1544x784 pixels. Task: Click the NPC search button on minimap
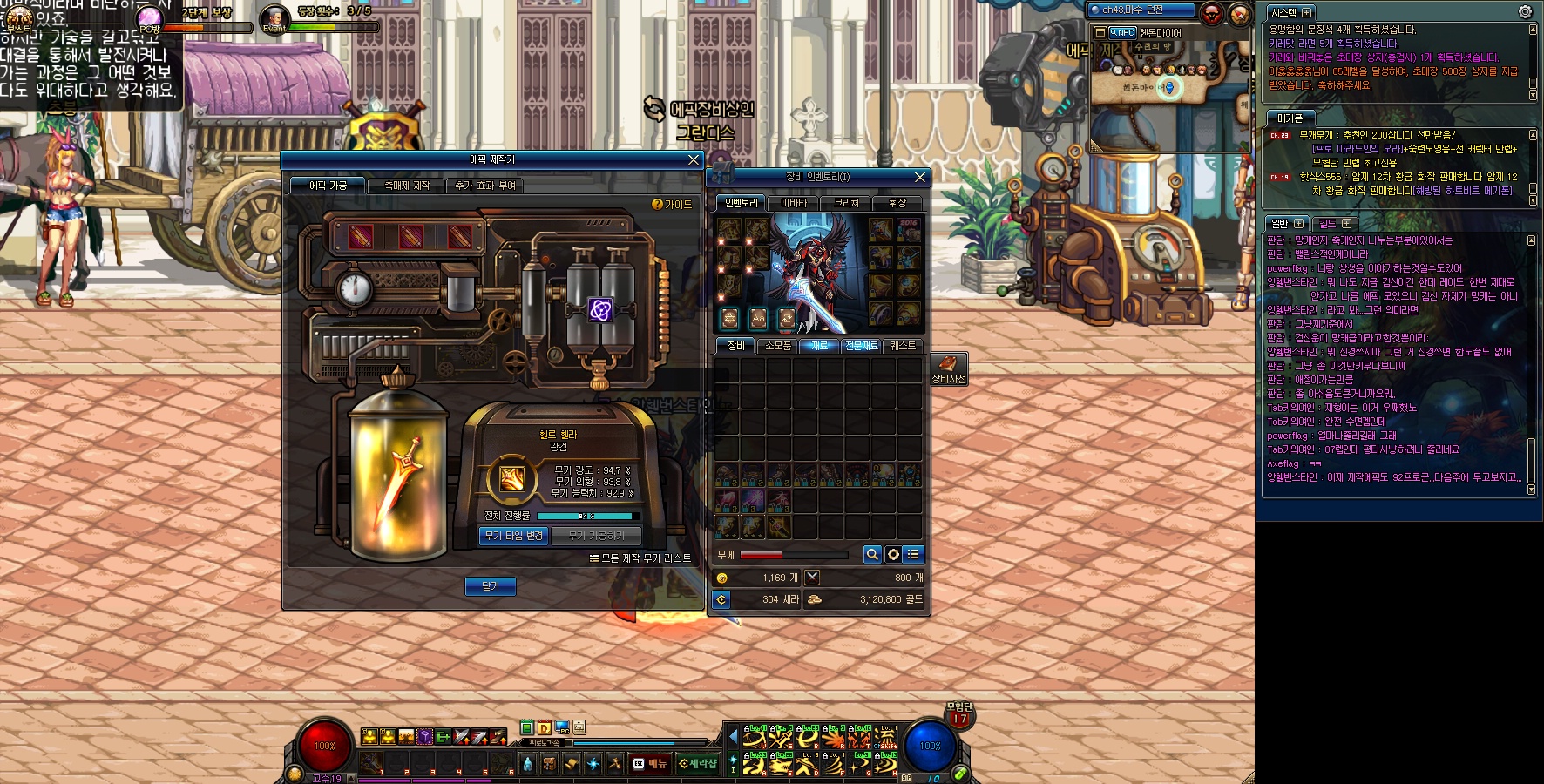click(1121, 32)
